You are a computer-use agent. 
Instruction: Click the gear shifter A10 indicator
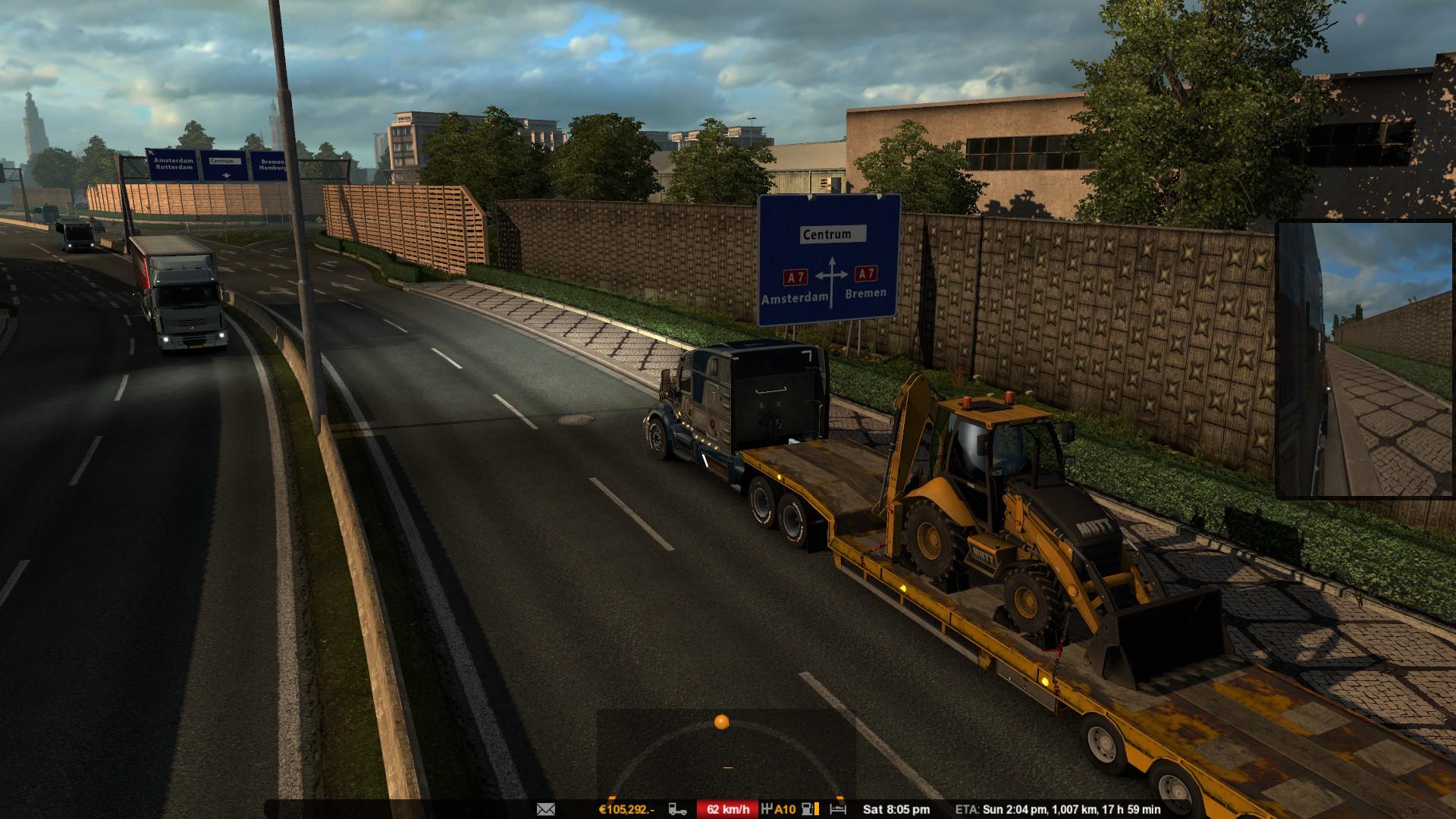[778, 809]
